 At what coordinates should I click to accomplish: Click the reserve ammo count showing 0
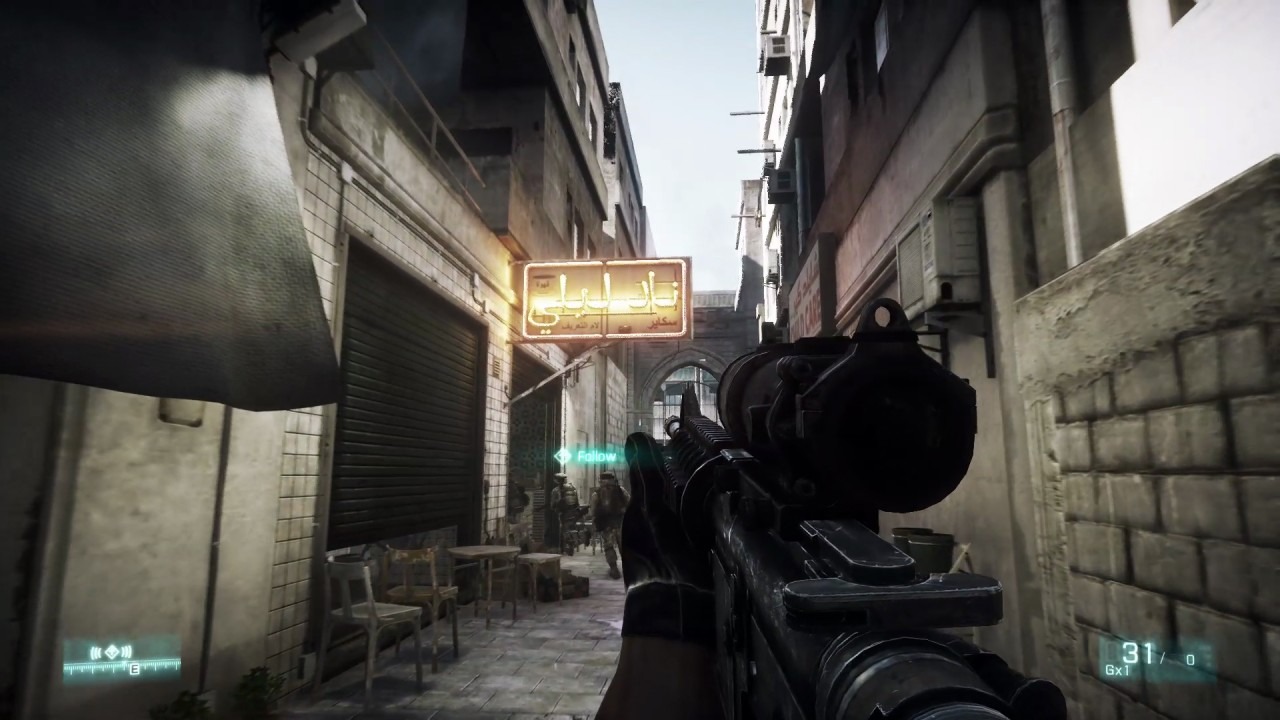click(1191, 659)
